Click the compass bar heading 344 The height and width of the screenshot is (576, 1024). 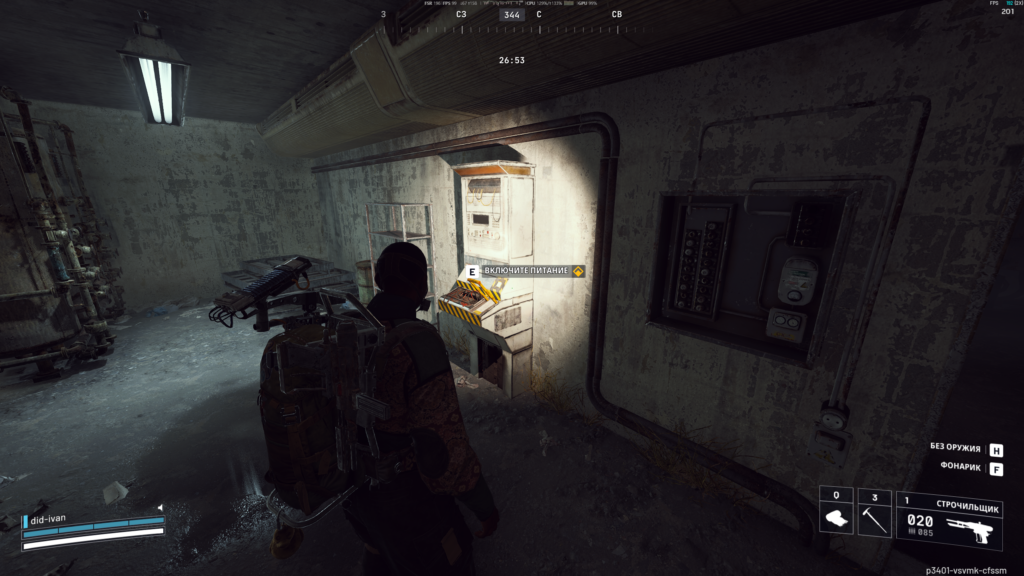tap(512, 15)
